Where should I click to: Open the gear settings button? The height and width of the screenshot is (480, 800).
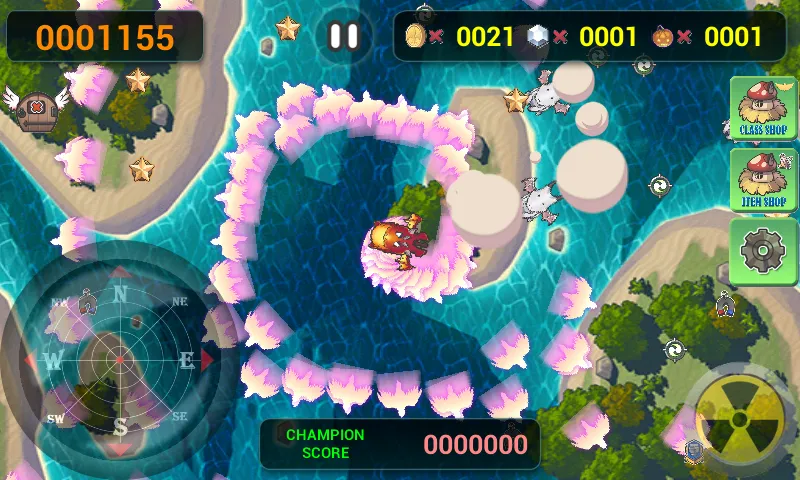coord(763,251)
